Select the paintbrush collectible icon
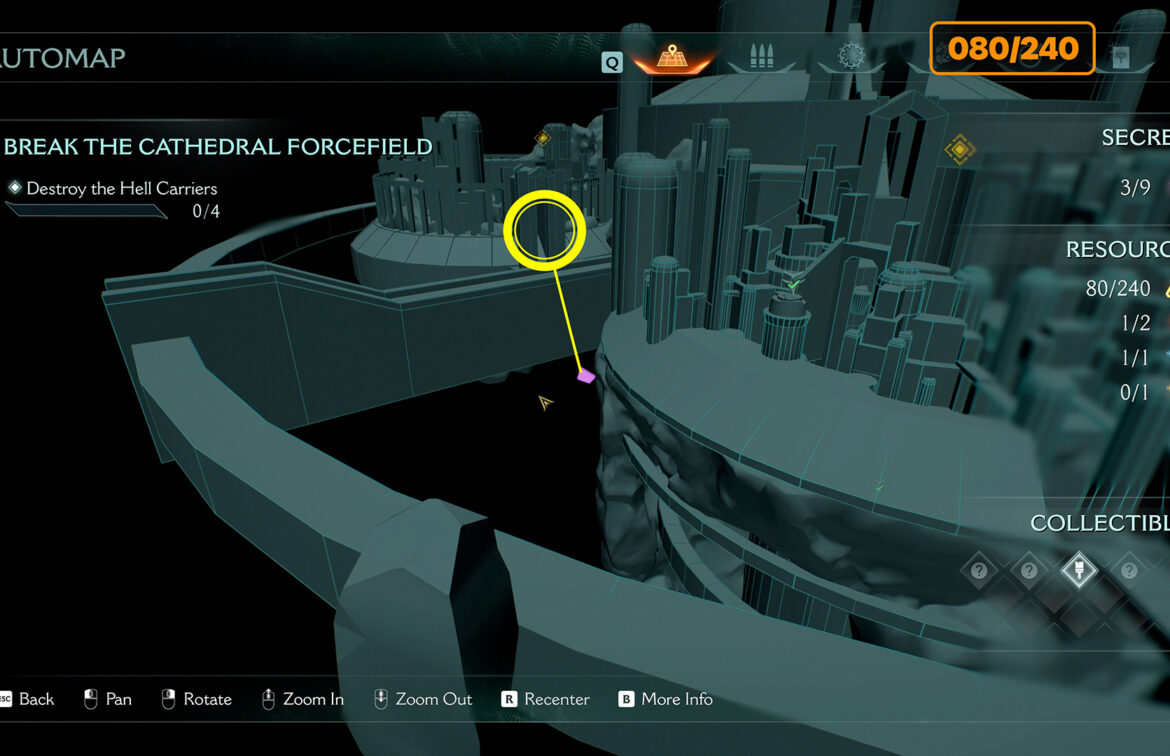 coord(1079,570)
